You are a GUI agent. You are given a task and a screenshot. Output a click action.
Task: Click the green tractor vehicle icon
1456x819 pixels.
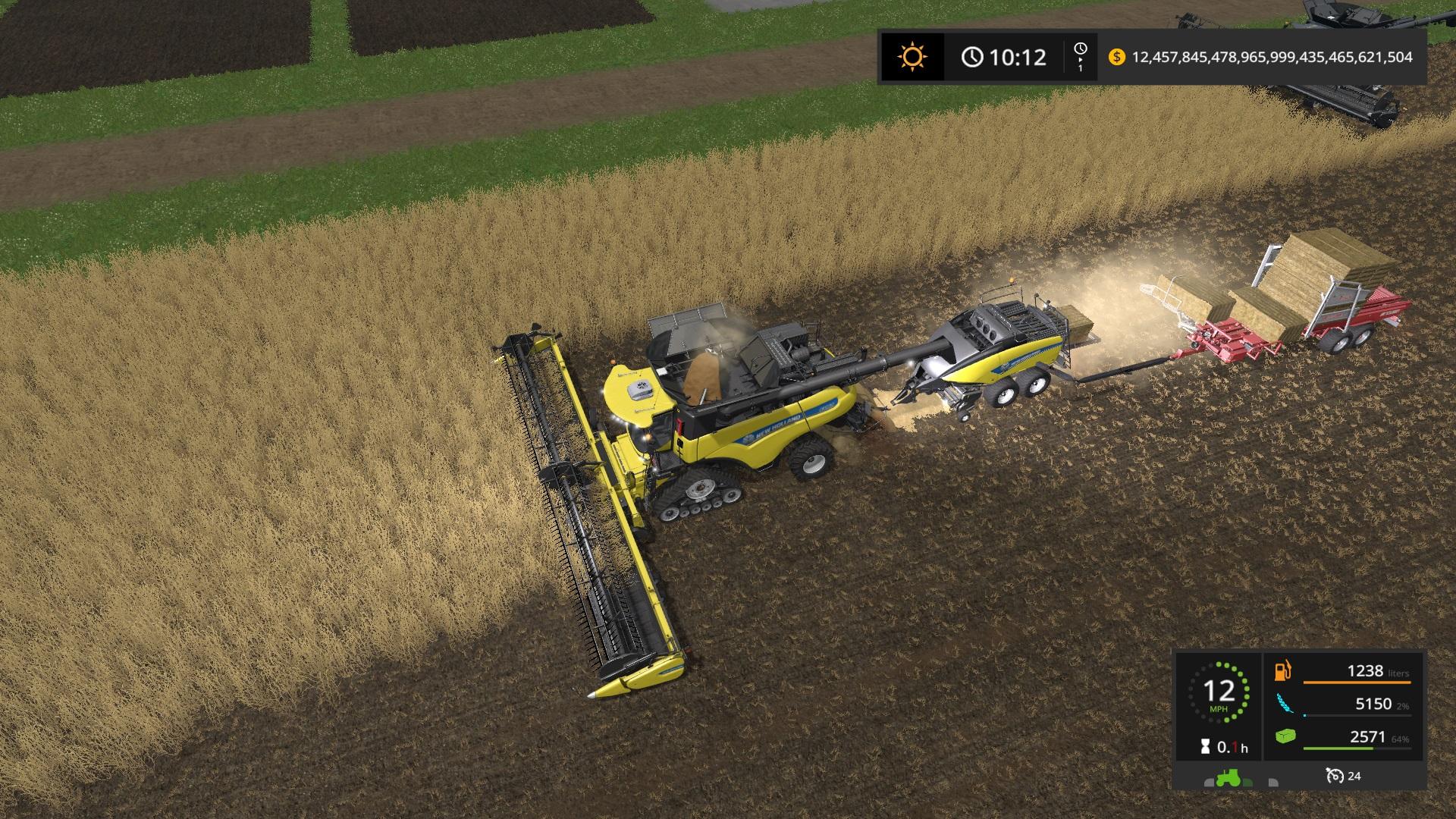coord(1229,777)
